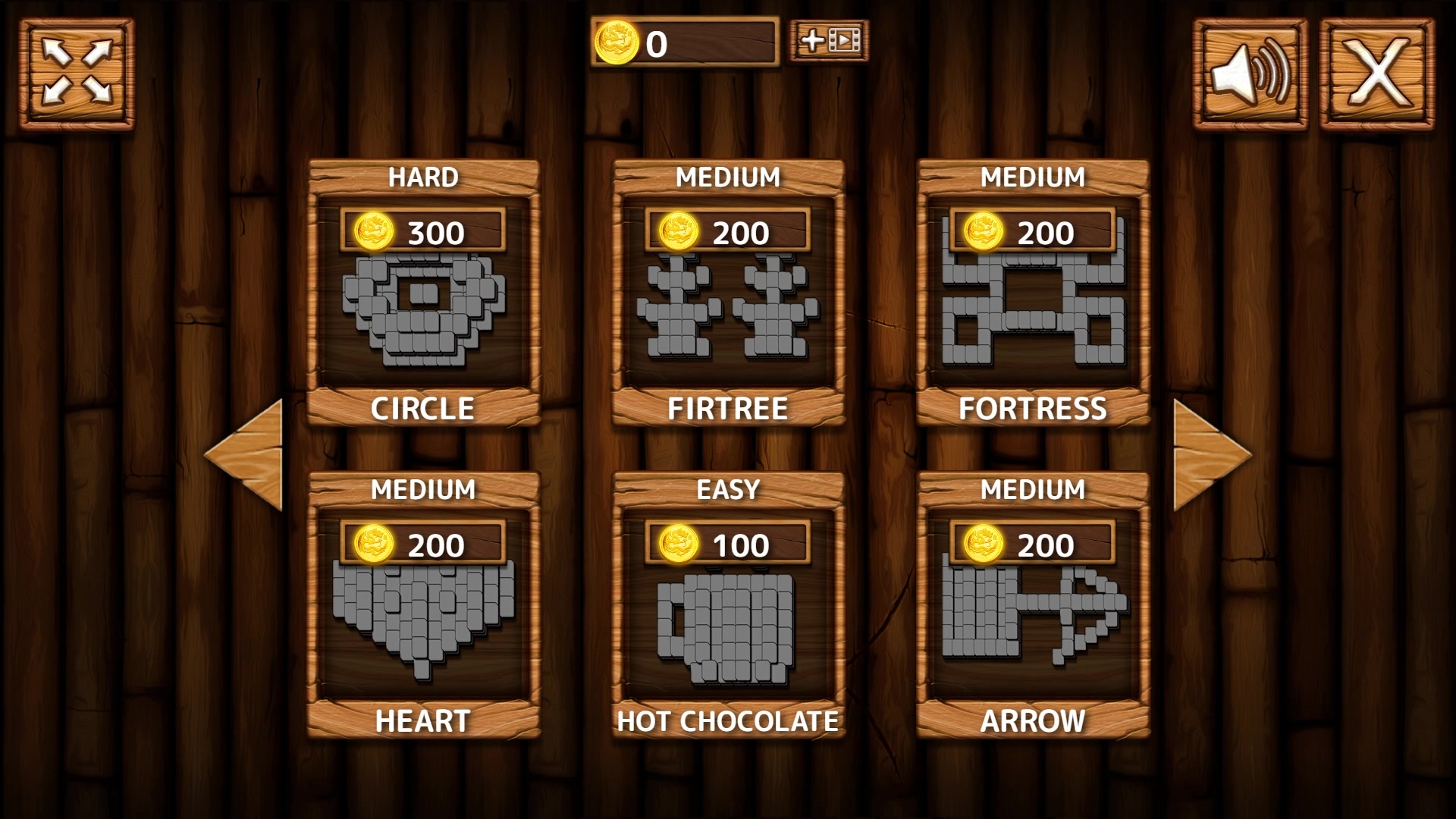Click the coin icon on the FIRTREE card
The image size is (1456, 819).
pyautogui.click(x=679, y=231)
